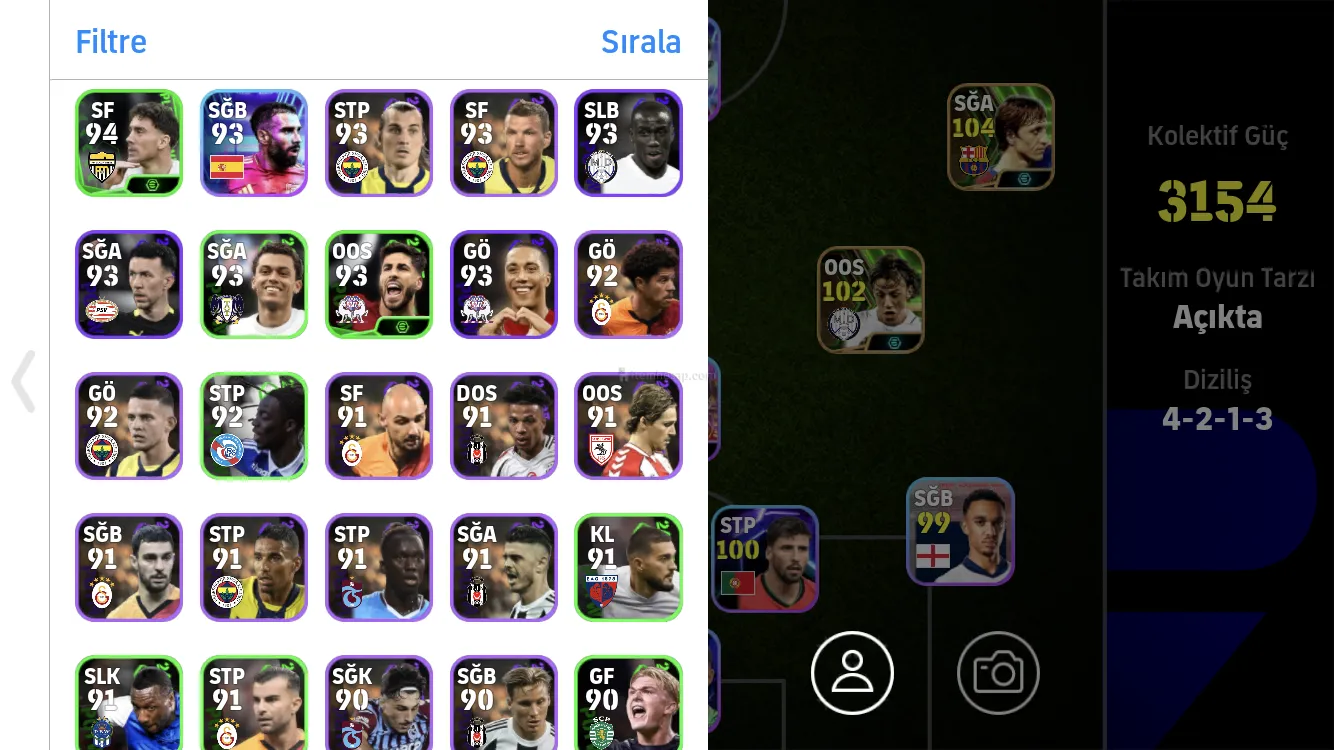Pick the SLB 93 player card
The width and height of the screenshot is (1334, 750).
tap(628, 143)
